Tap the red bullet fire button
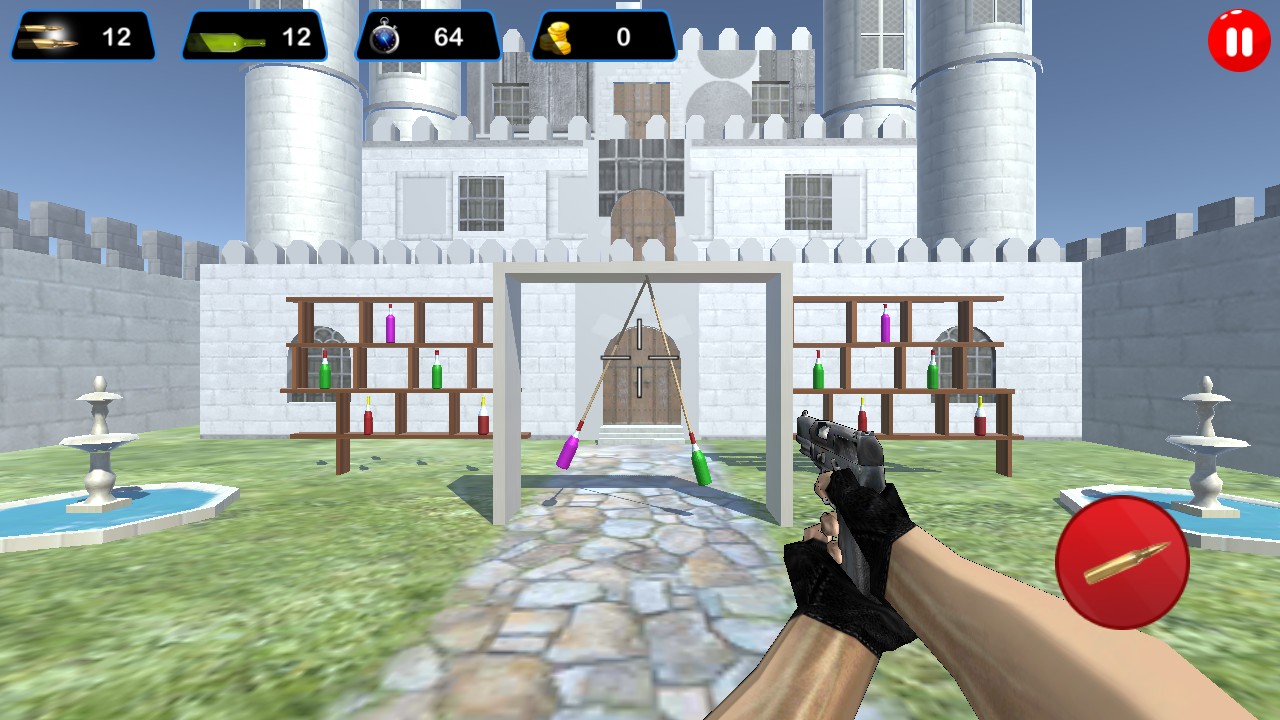Viewport: 1280px width, 720px height. (1122, 562)
